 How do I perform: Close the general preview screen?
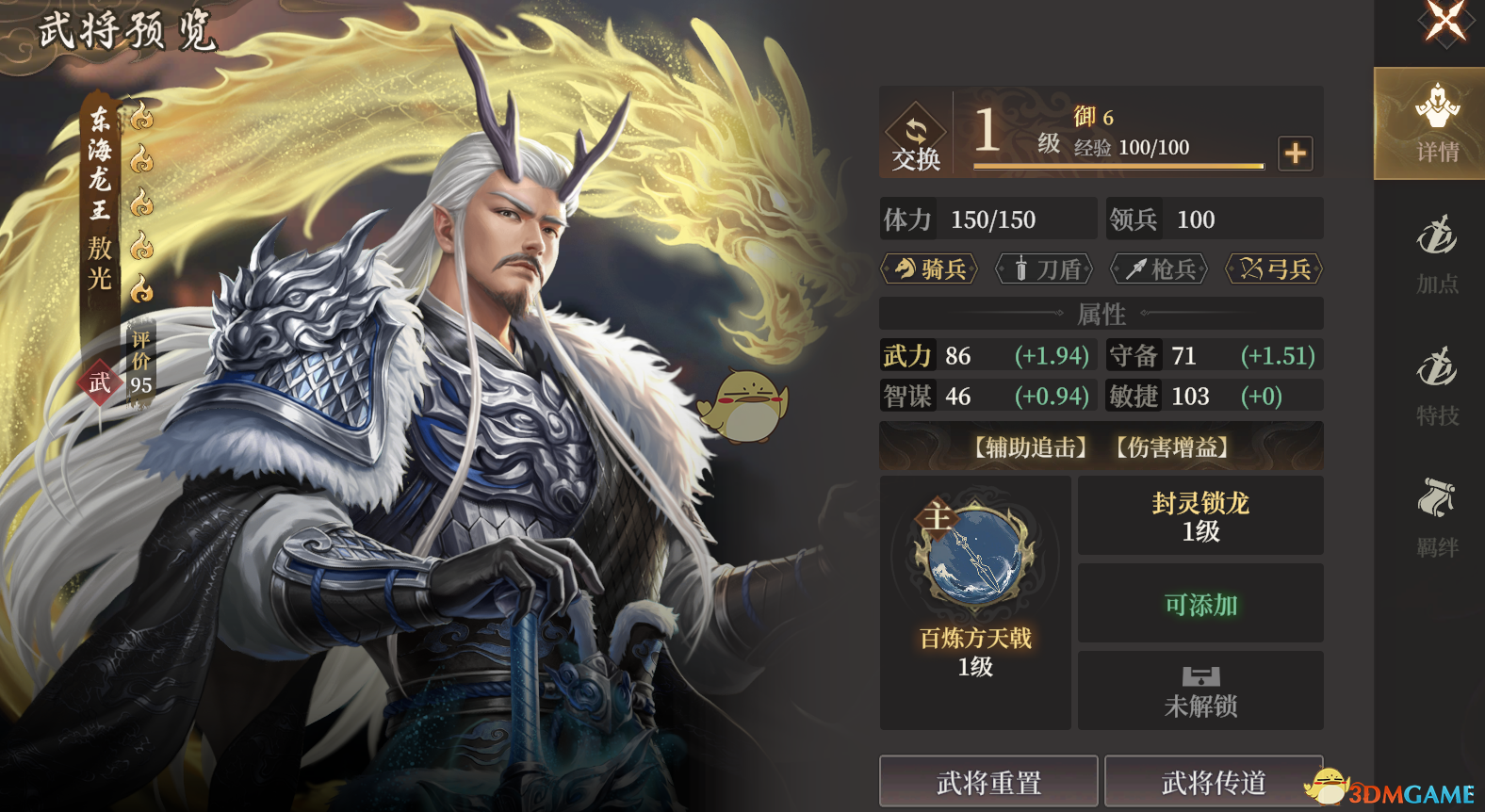pyautogui.click(x=1444, y=21)
